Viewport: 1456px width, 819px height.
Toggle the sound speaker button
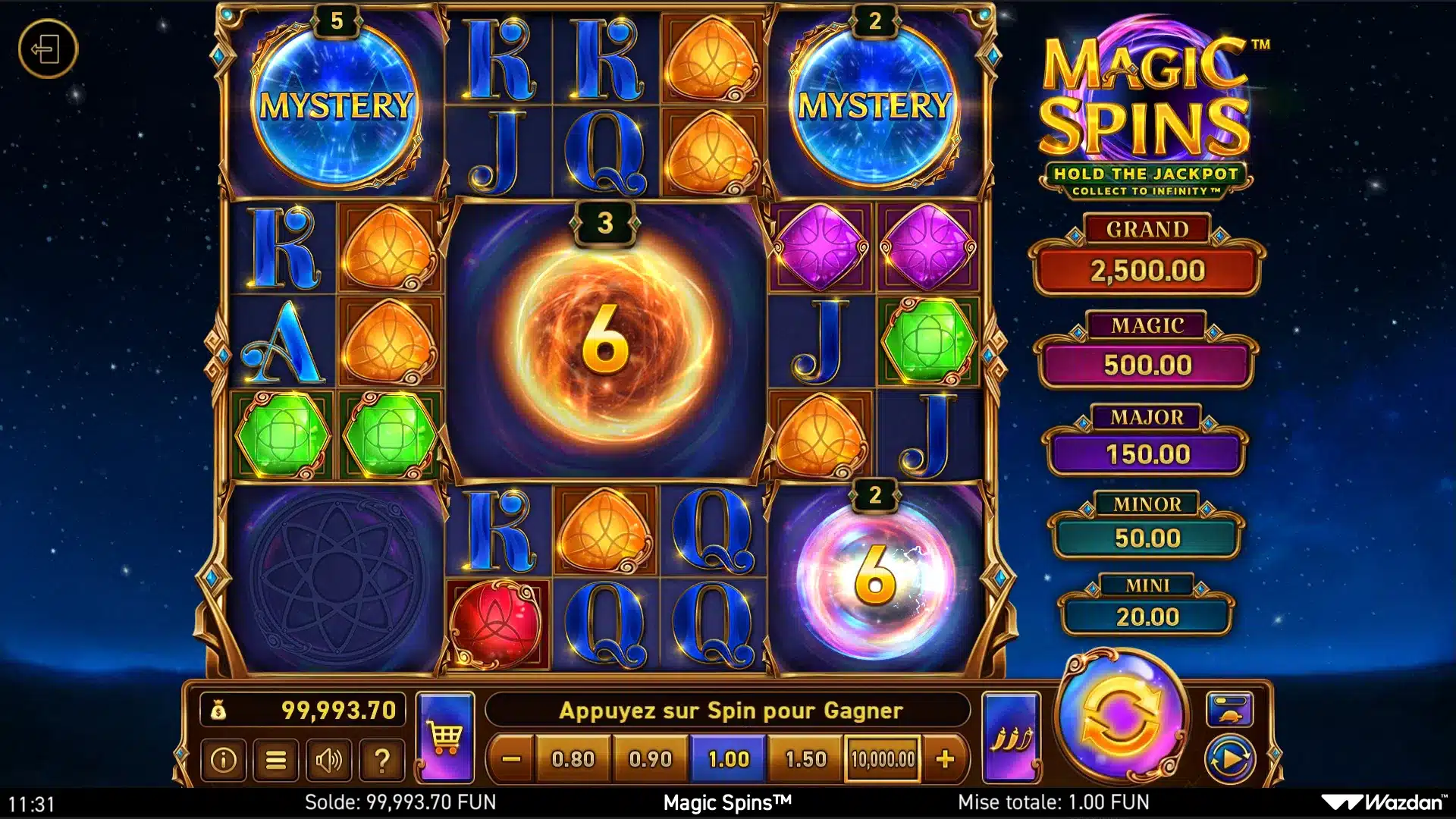pos(328,760)
